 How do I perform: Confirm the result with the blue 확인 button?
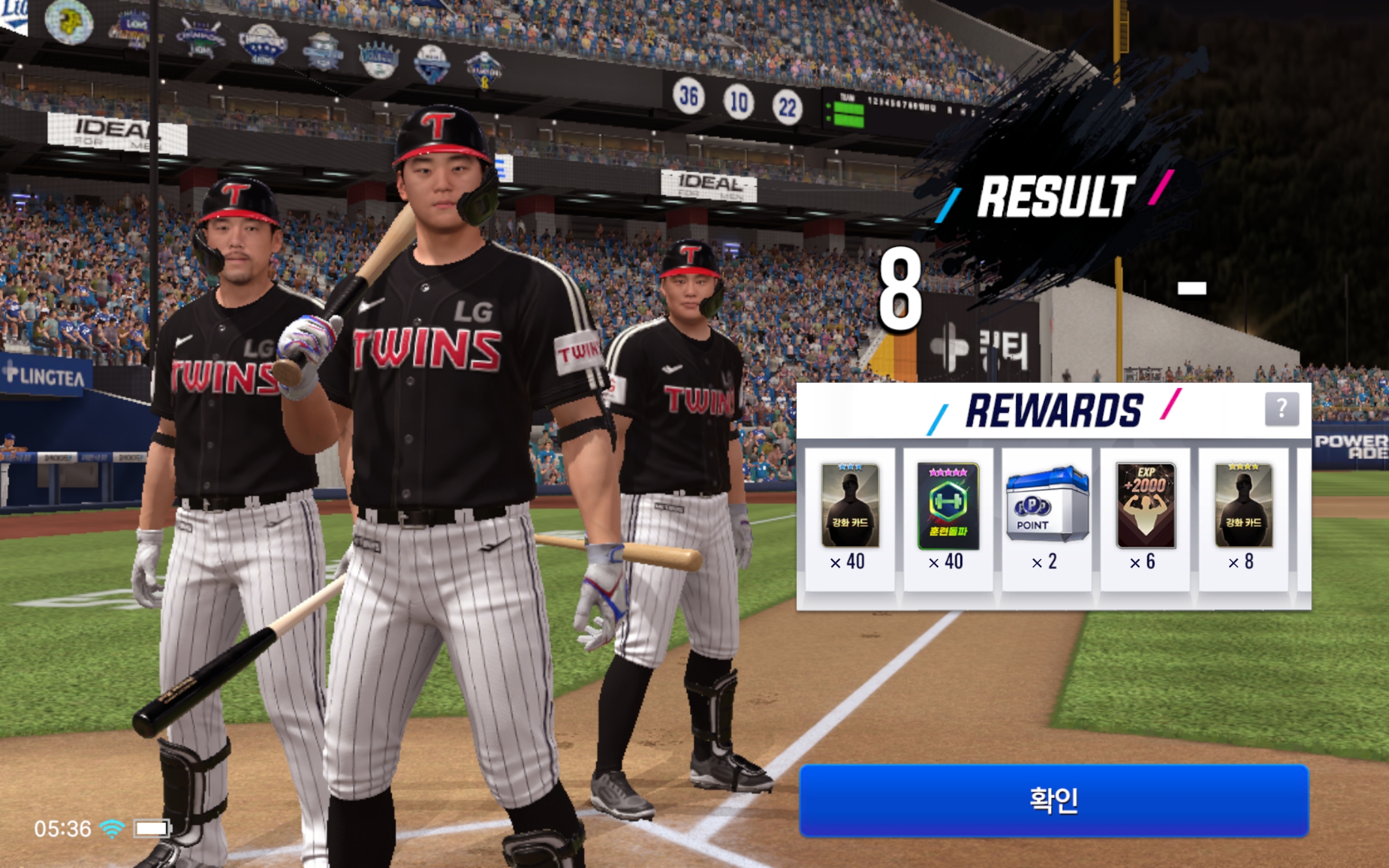click(x=1054, y=800)
